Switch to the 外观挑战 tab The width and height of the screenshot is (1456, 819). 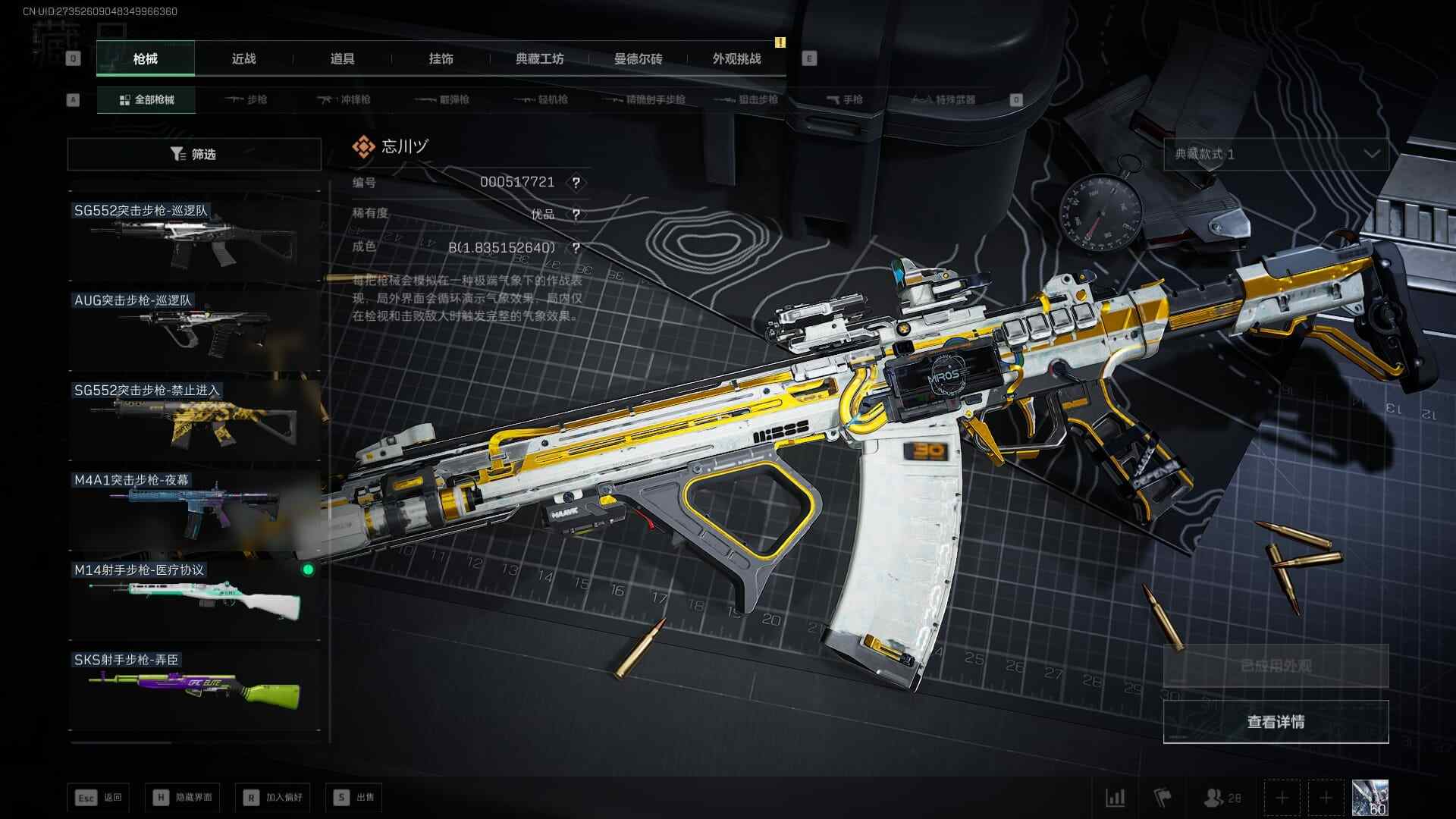pyautogui.click(x=736, y=58)
